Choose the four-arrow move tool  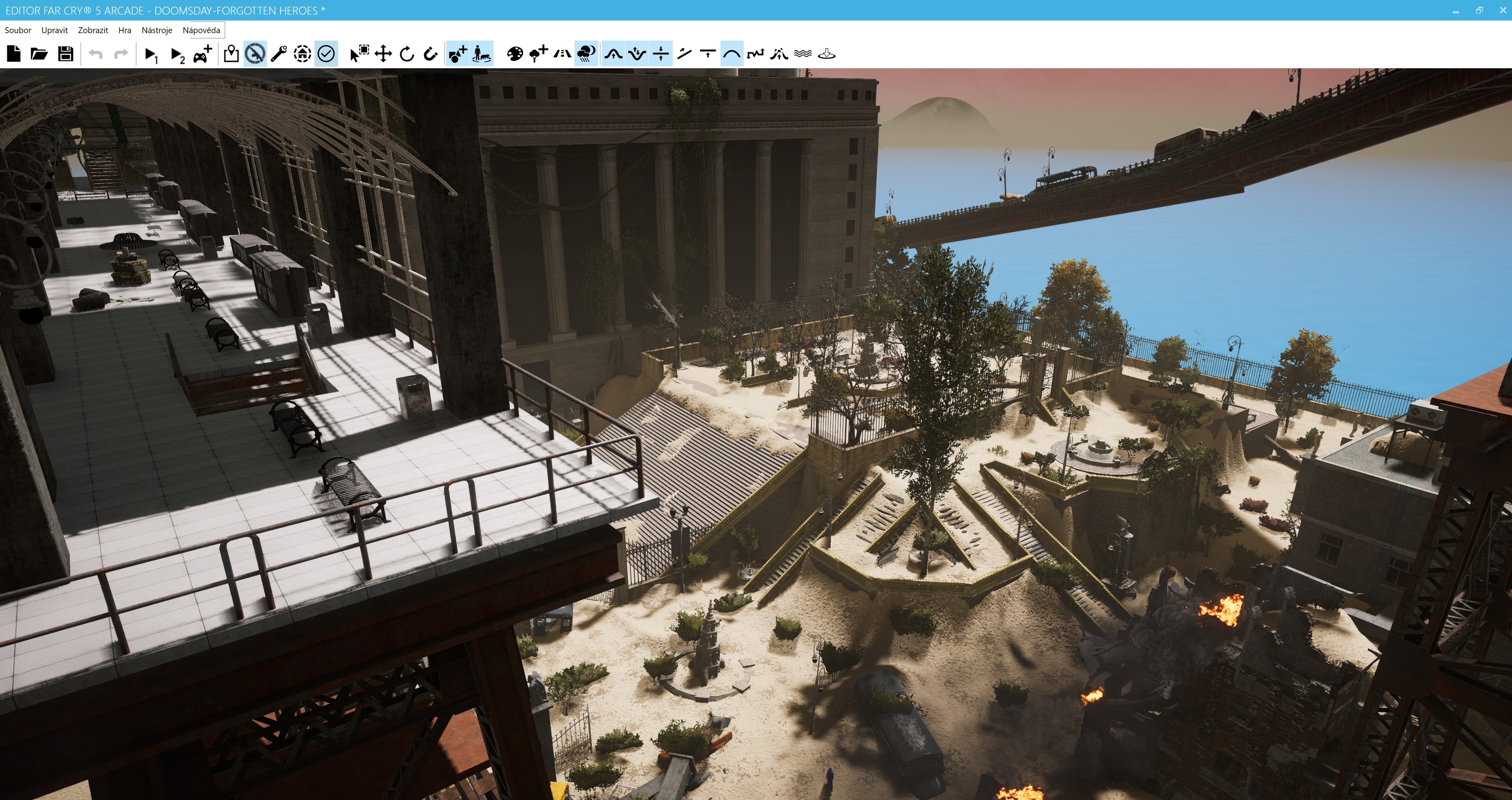point(383,54)
